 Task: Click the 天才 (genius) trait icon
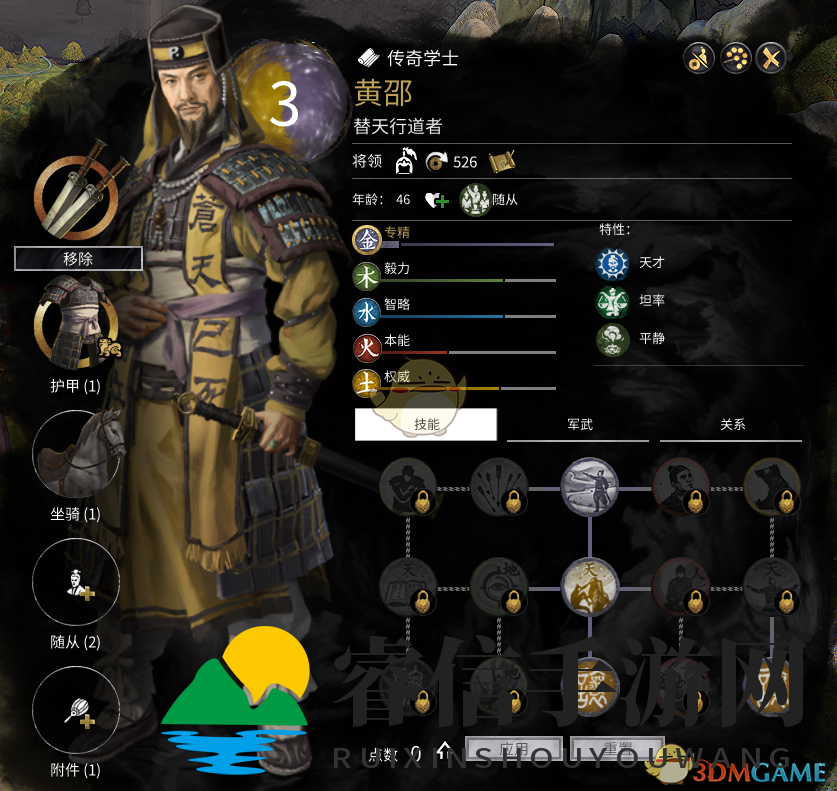pos(609,263)
